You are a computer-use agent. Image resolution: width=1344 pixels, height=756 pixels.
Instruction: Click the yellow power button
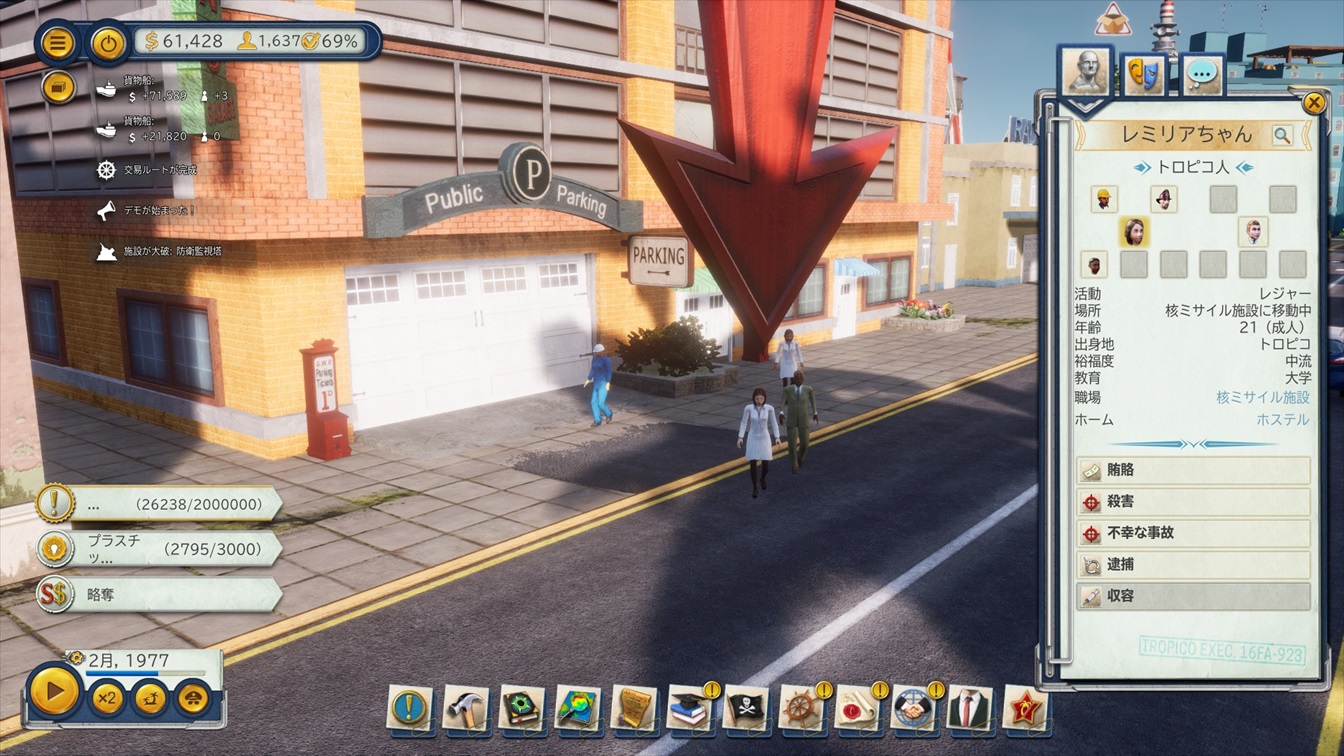point(108,43)
